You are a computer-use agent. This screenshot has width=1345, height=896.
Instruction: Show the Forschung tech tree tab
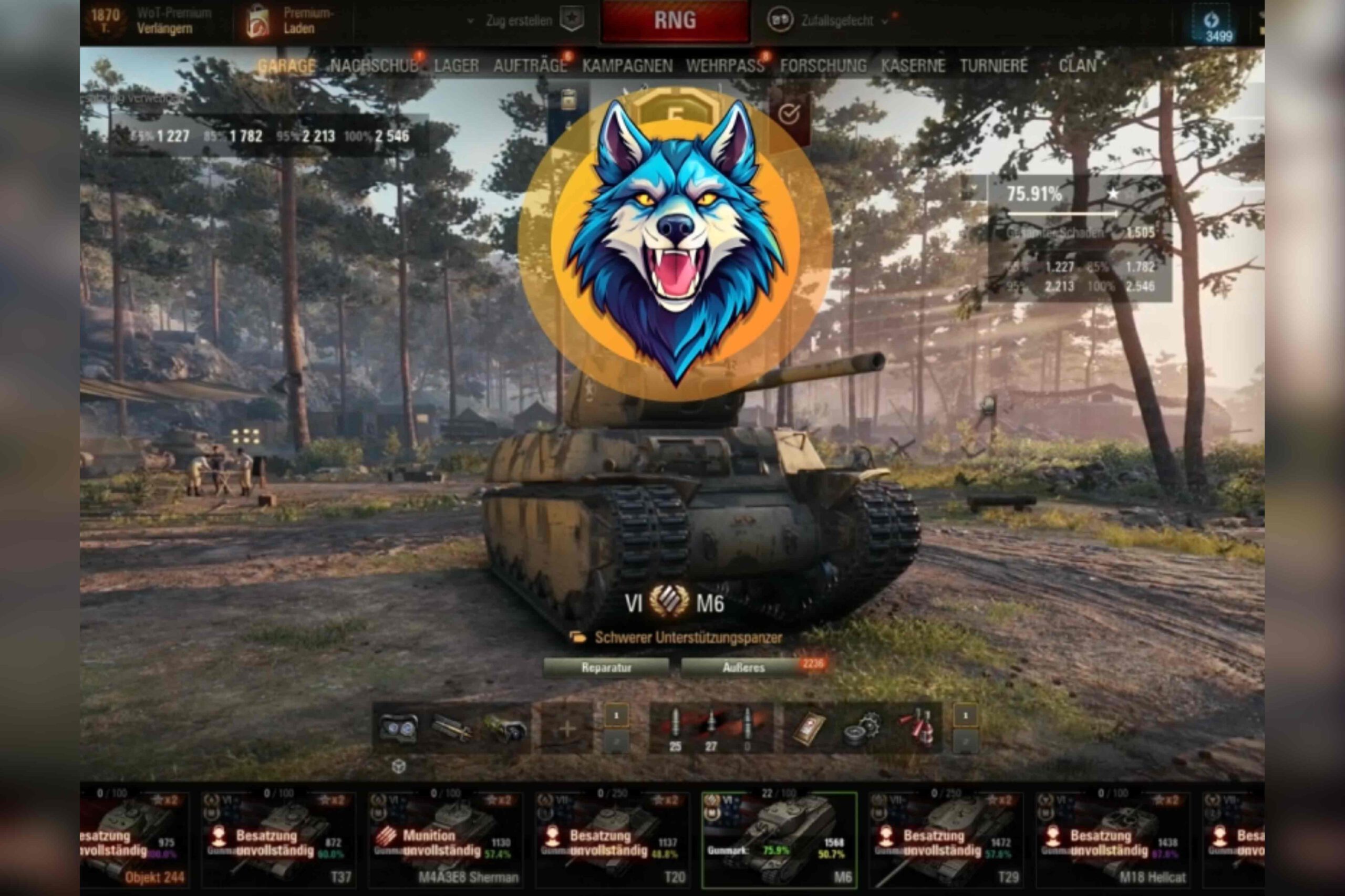click(823, 66)
